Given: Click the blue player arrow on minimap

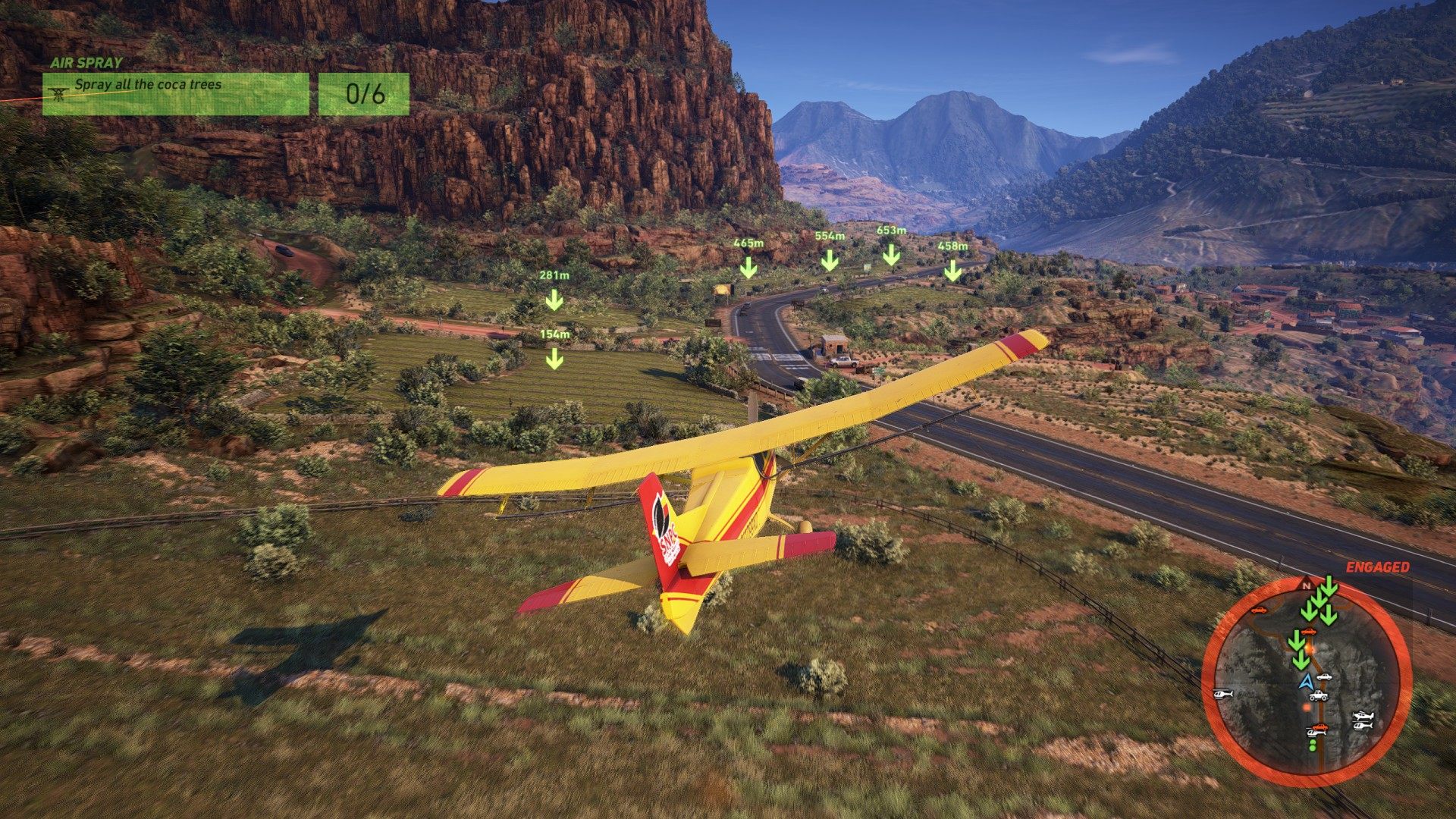Looking at the screenshot, I should coord(1306,682).
